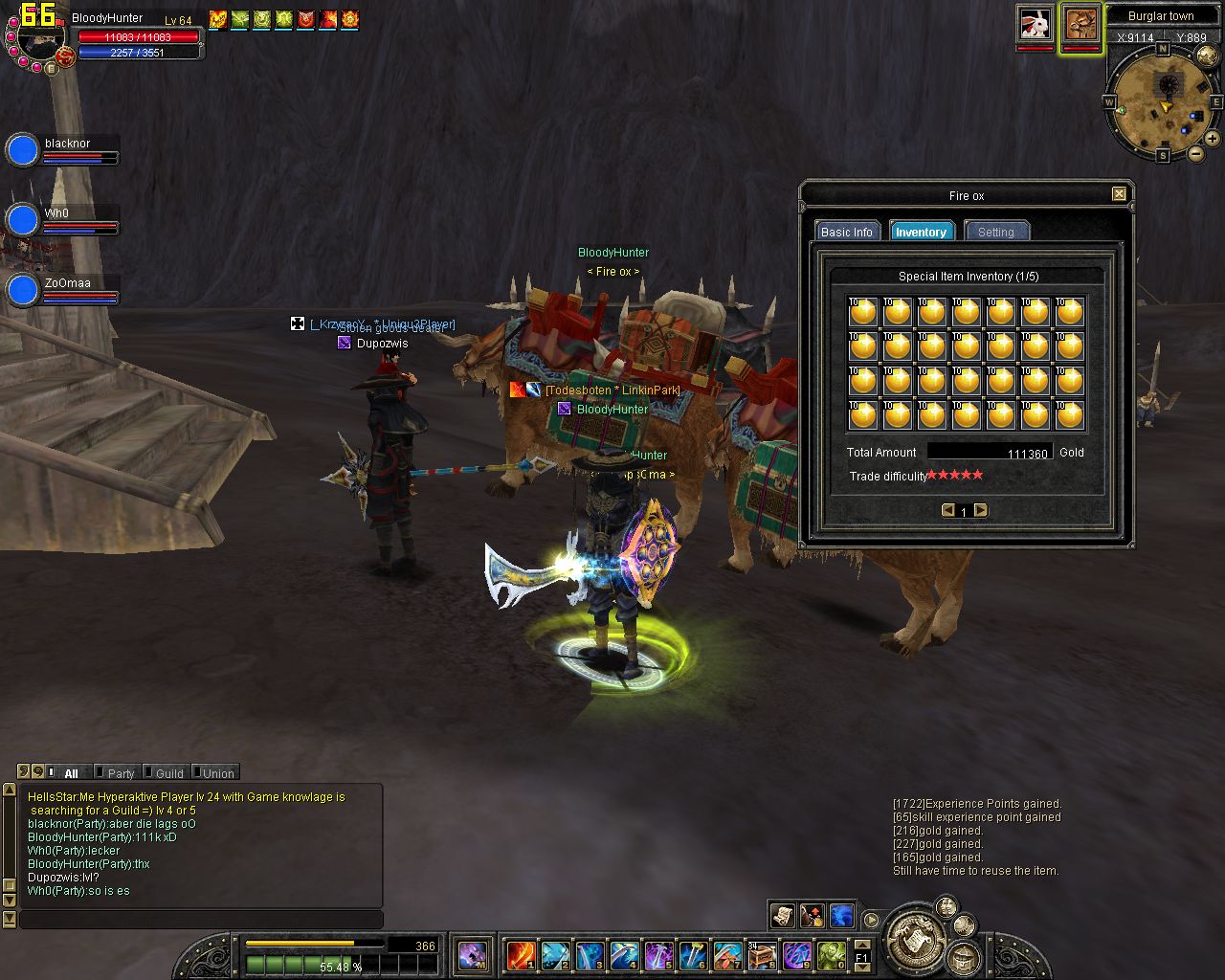The width and height of the screenshot is (1225, 980).
Task: Activate the fire slash skill in slot 1
Action: pos(521,954)
